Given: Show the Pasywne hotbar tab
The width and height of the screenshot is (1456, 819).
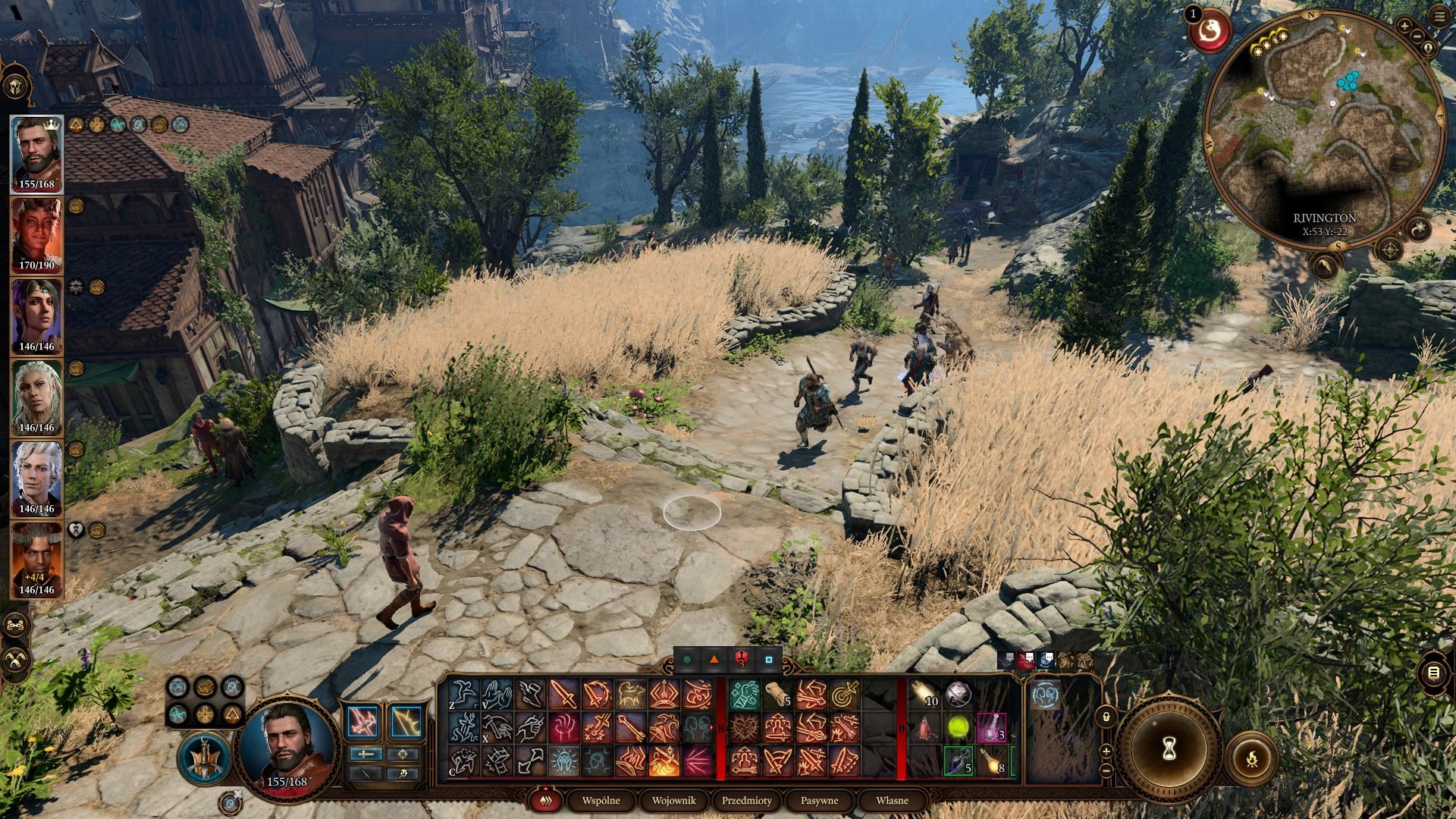Looking at the screenshot, I should tap(819, 800).
